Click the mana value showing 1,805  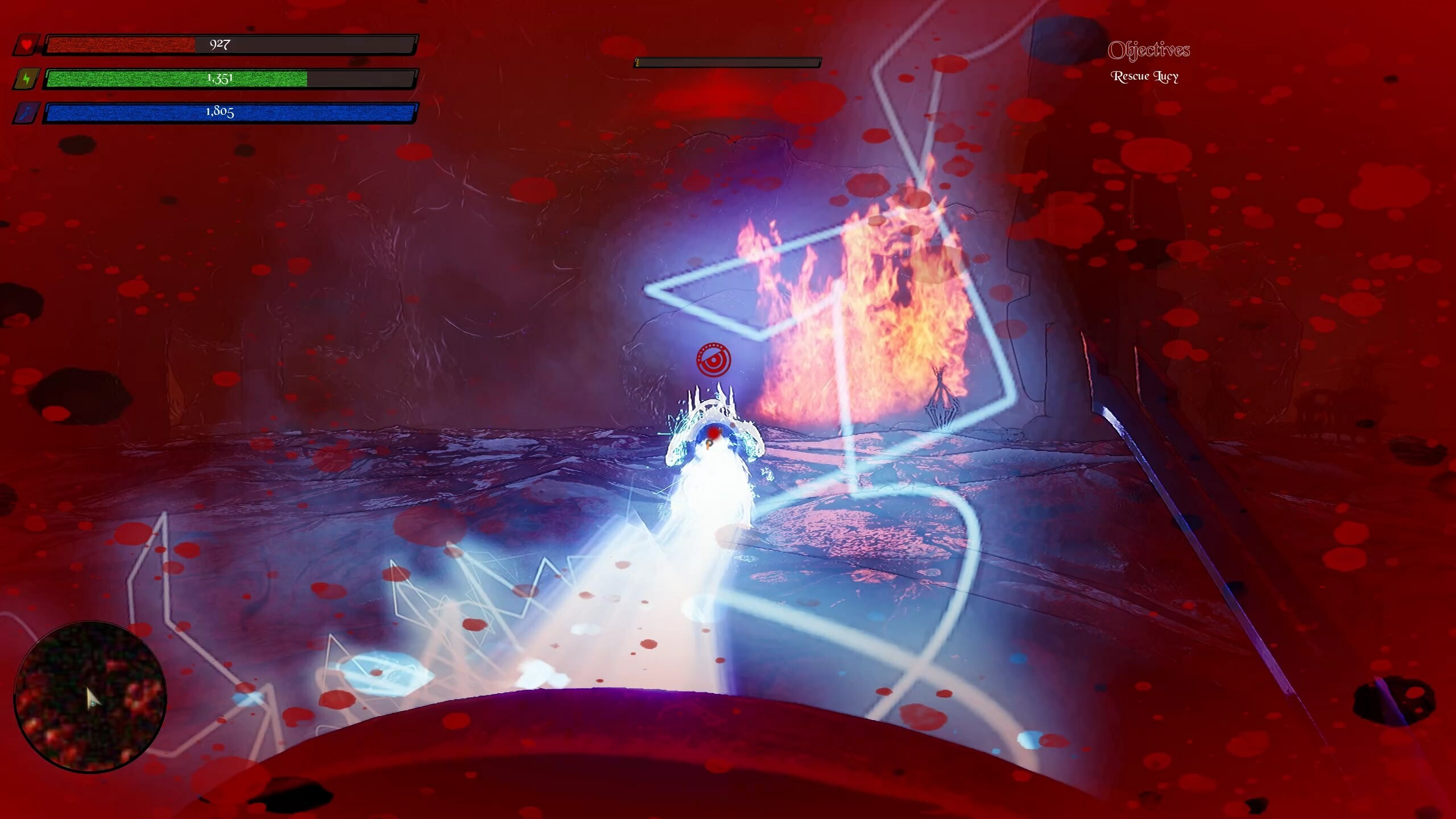(220, 113)
